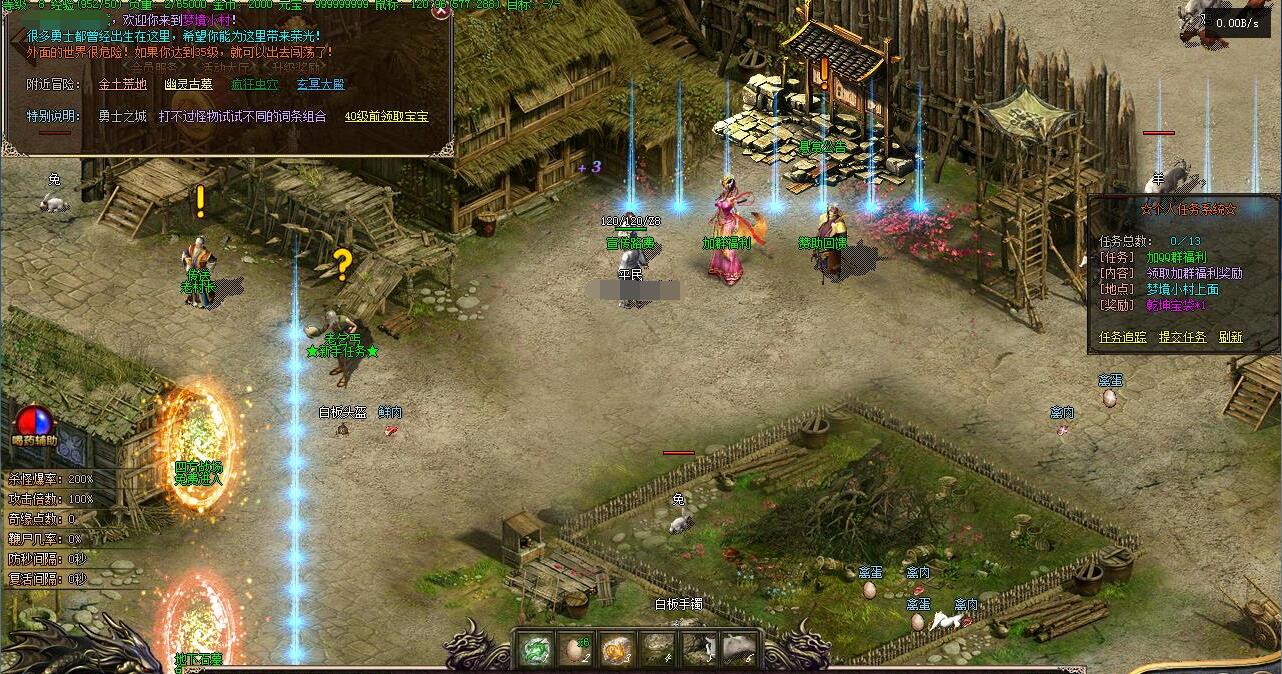Use the green dragon orb in slot 1
The height and width of the screenshot is (674, 1282).
tap(535, 650)
